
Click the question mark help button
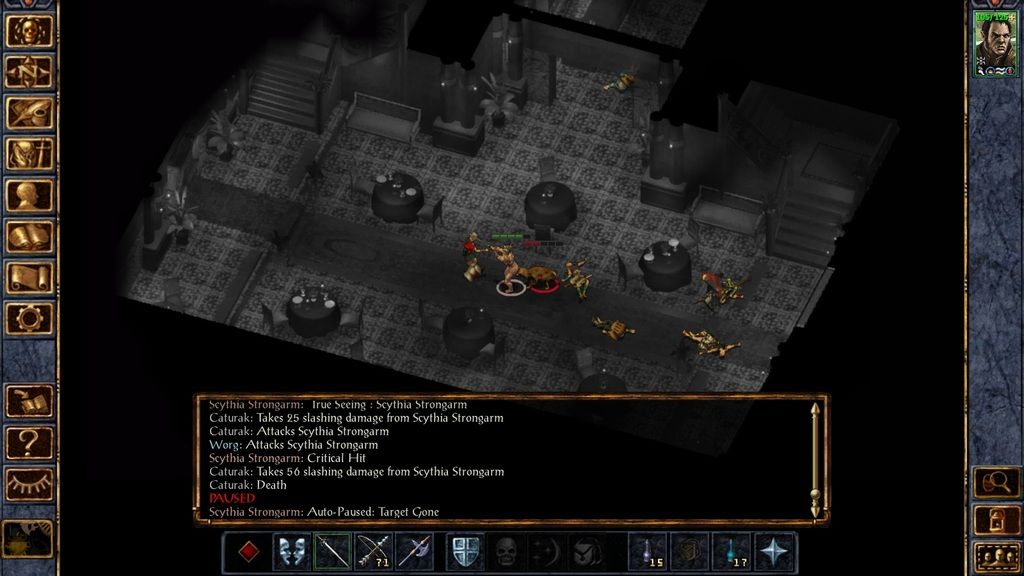pos(29,442)
